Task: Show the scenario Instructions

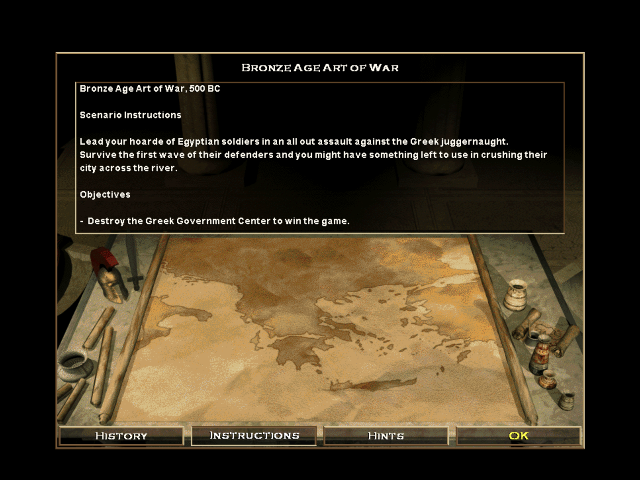Action: tap(254, 436)
